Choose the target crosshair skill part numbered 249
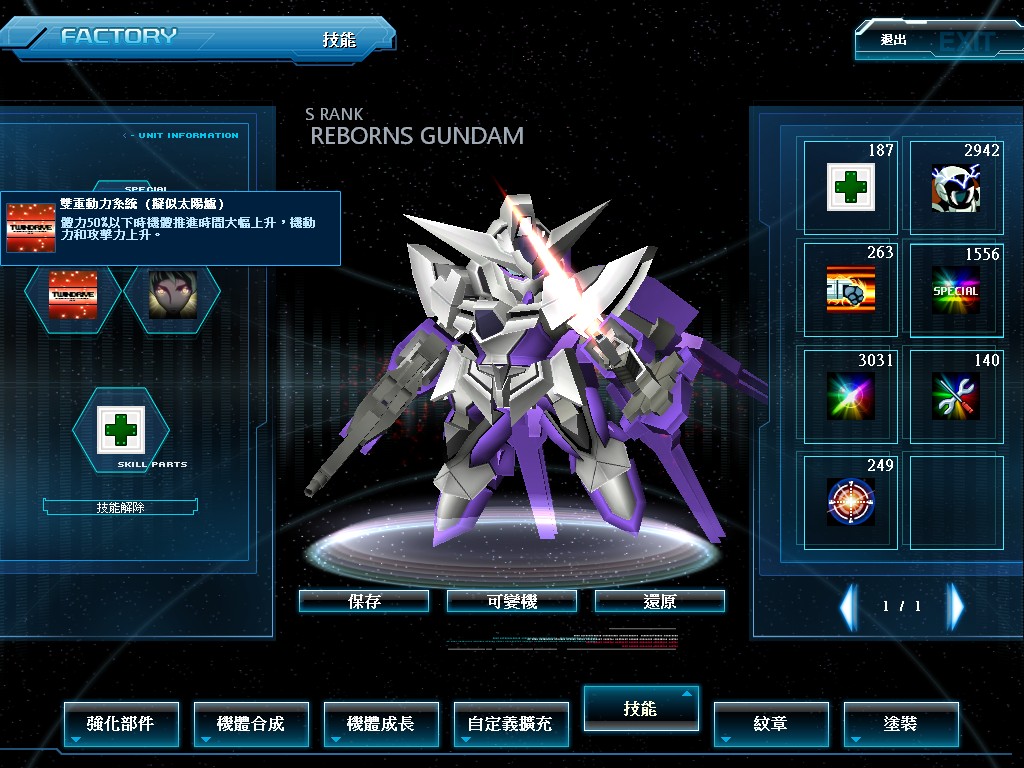 pyautogui.click(x=851, y=500)
